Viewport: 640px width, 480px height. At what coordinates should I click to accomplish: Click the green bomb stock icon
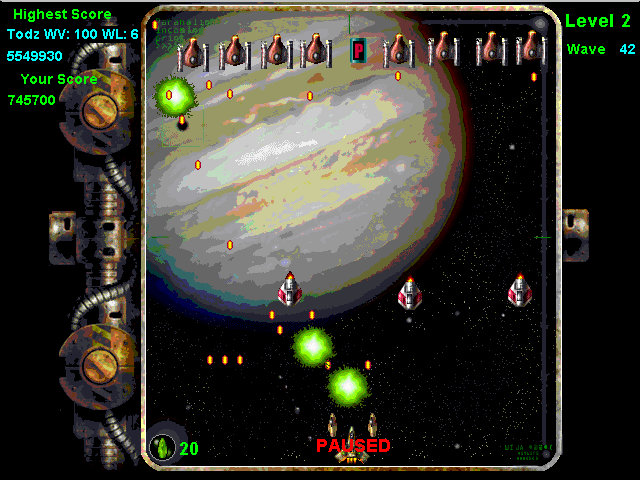pos(163,446)
